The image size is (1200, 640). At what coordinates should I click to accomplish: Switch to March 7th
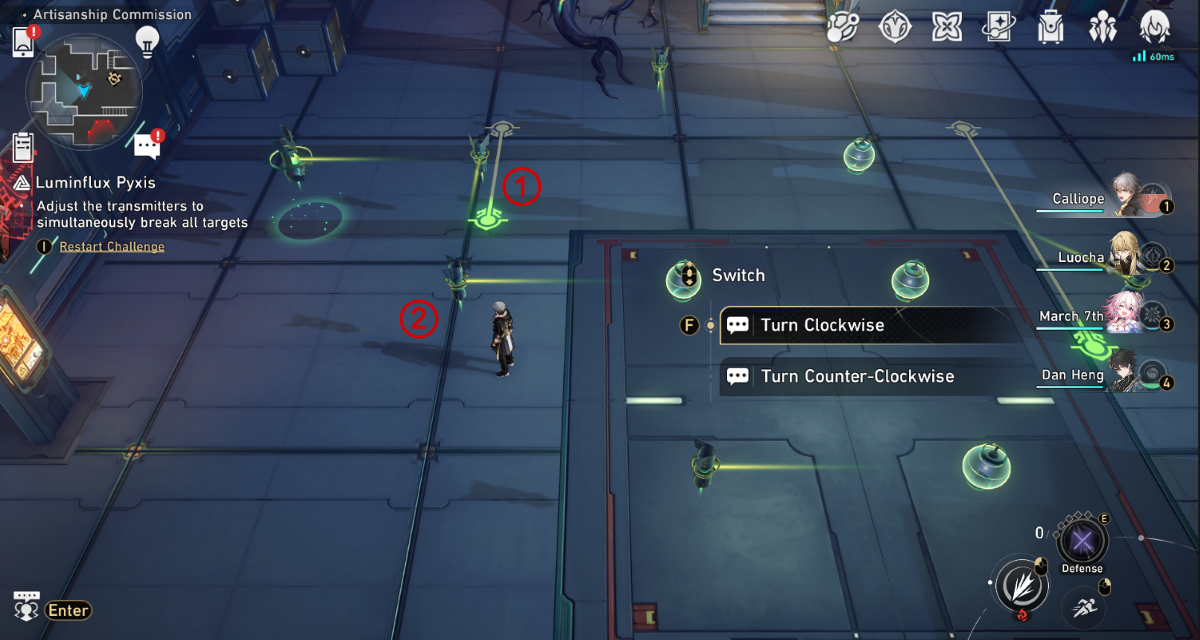[x=1124, y=317]
